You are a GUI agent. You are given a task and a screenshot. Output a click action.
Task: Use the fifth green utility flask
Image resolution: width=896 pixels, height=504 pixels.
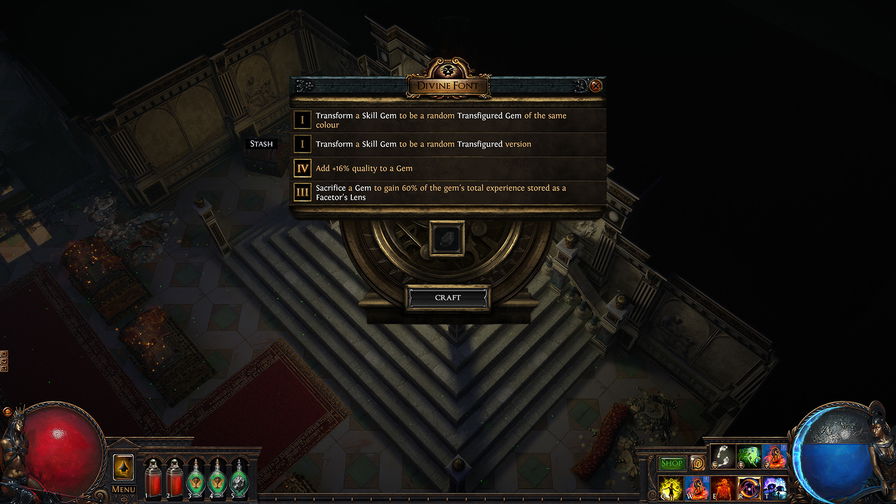(240, 478)
